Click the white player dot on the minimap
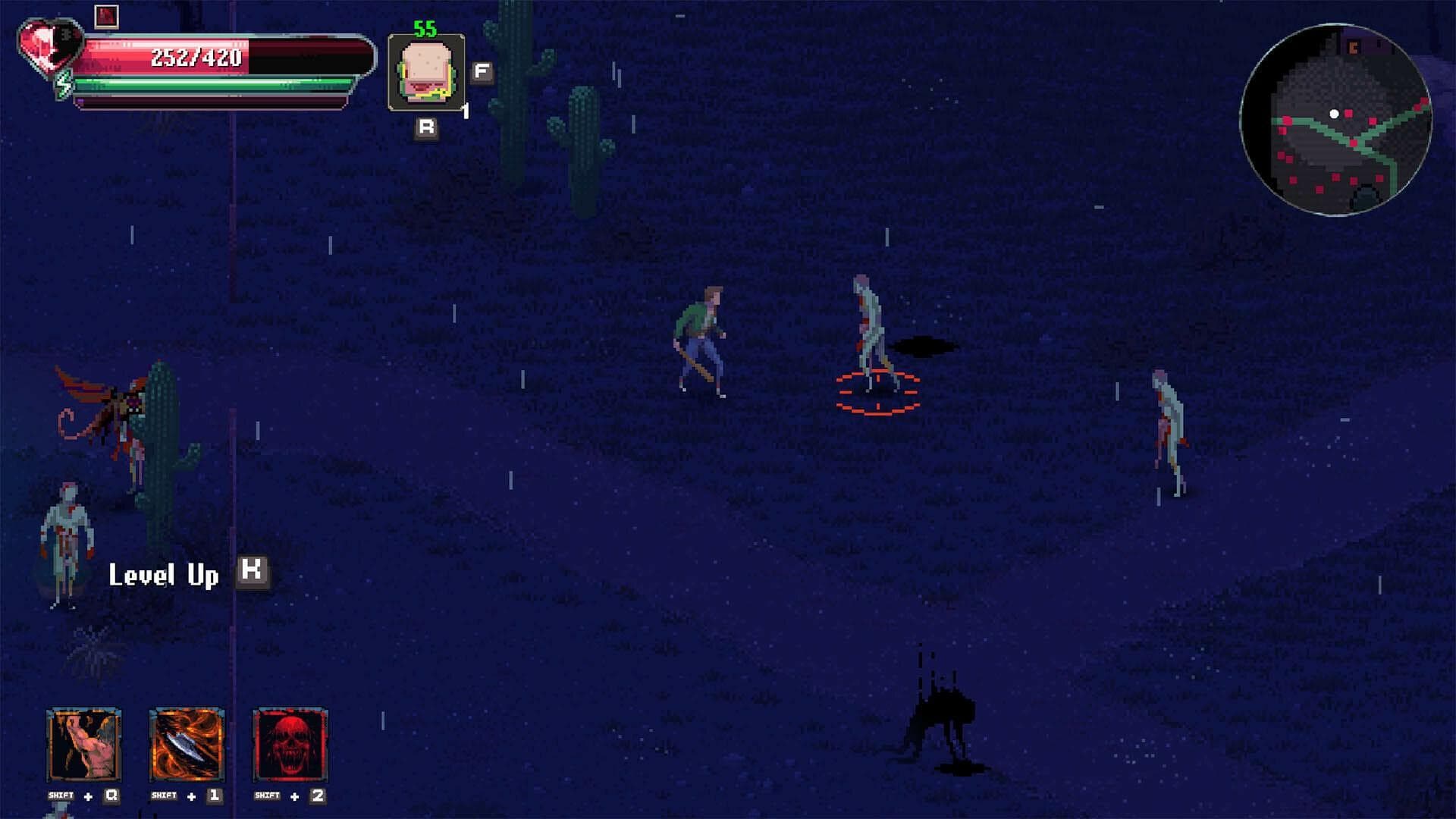 pyautogui.click(x=1335, y=112)
